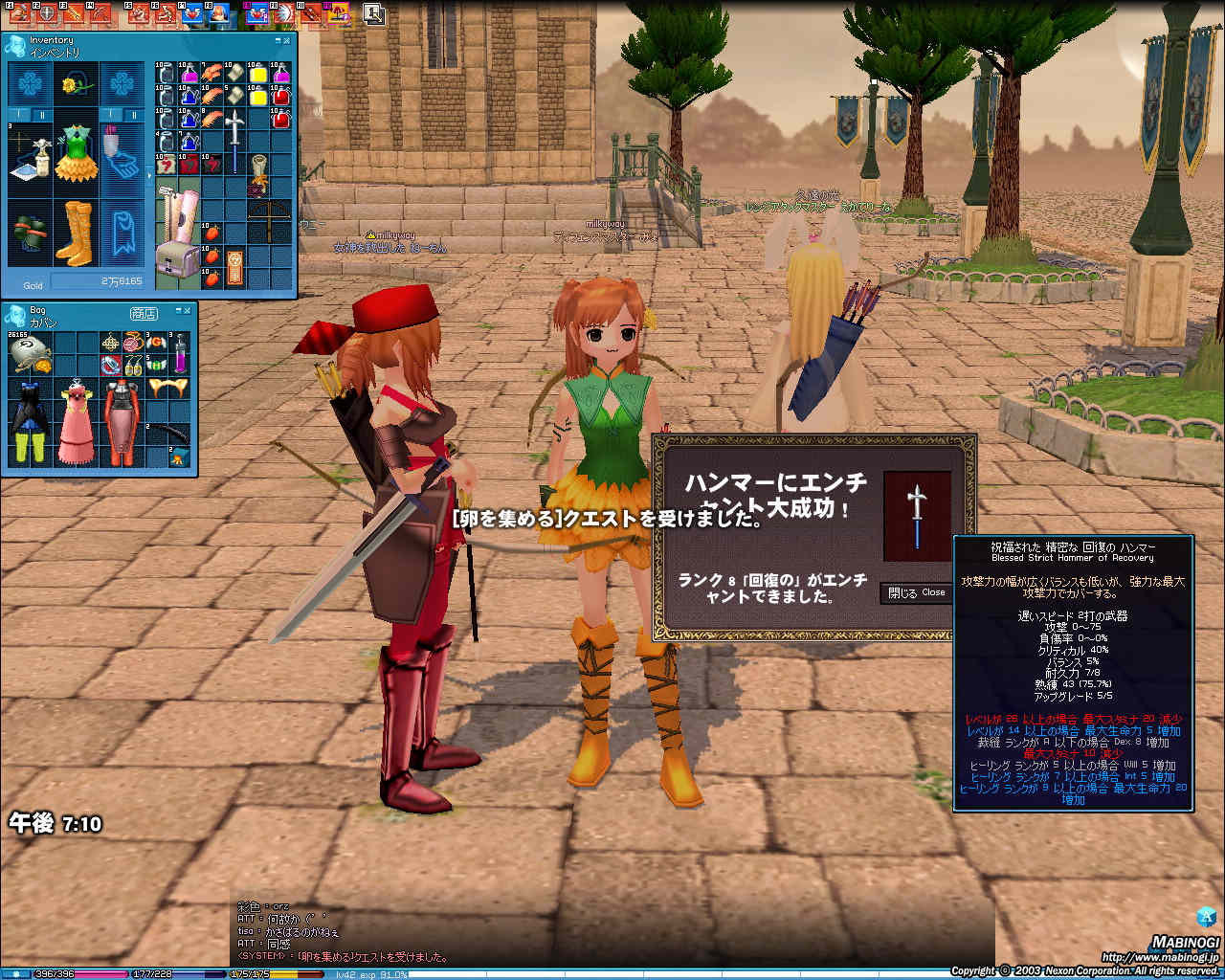Close the enchant success dialog

click(915, 592)
